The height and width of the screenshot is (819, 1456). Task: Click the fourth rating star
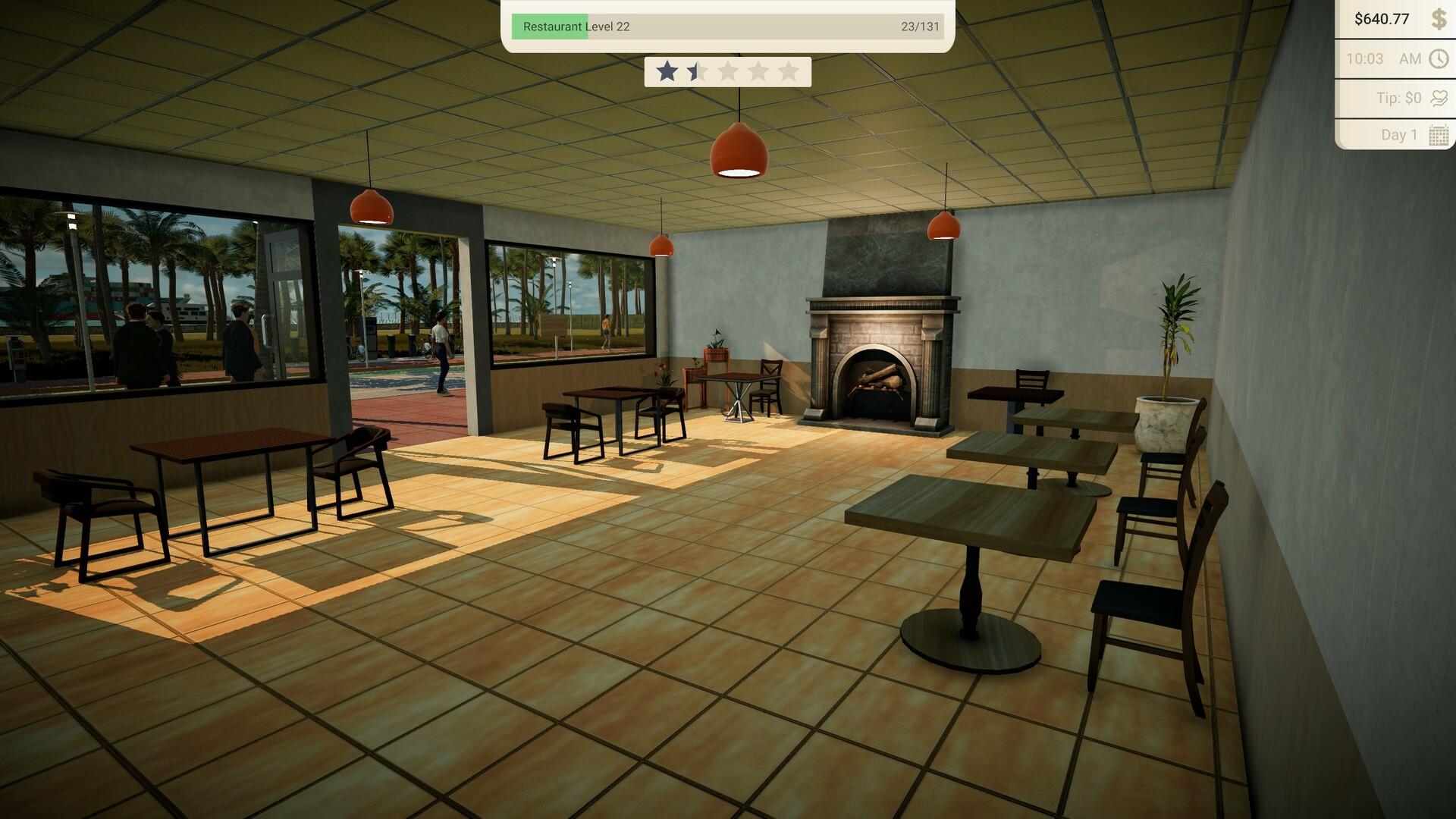click(758, 72)
